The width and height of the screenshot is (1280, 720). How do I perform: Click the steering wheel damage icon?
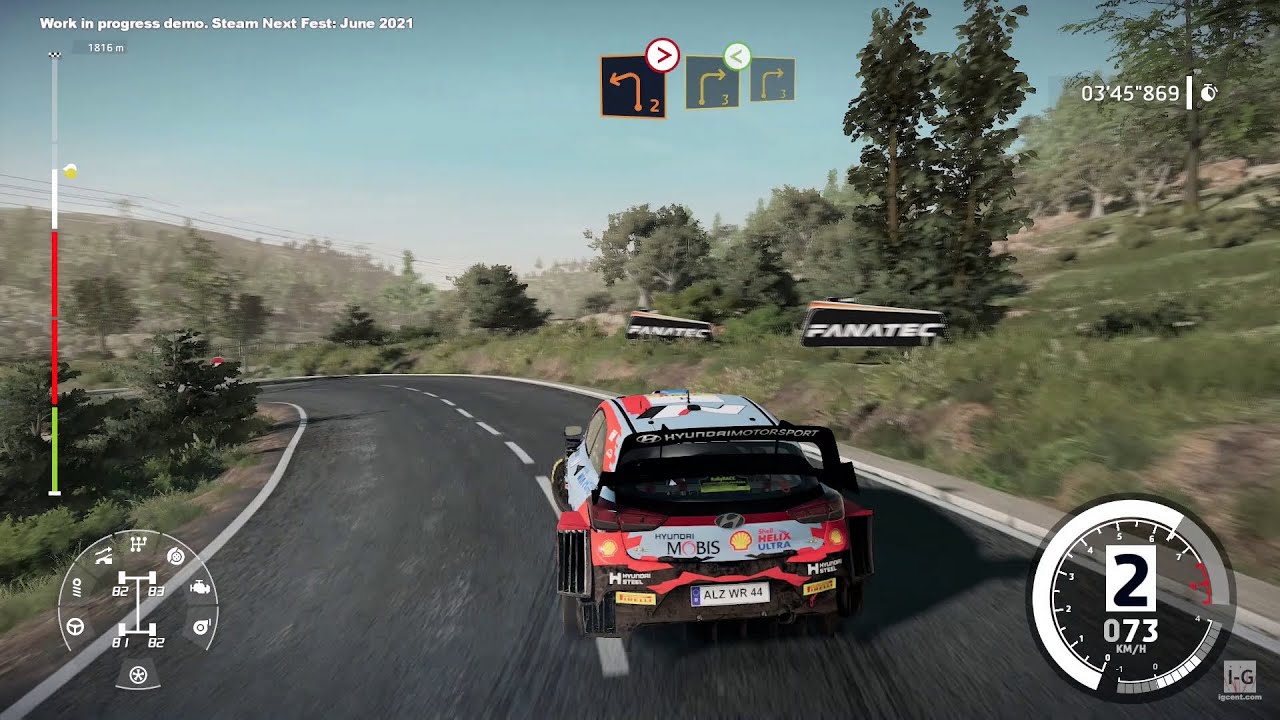[75, 626]
